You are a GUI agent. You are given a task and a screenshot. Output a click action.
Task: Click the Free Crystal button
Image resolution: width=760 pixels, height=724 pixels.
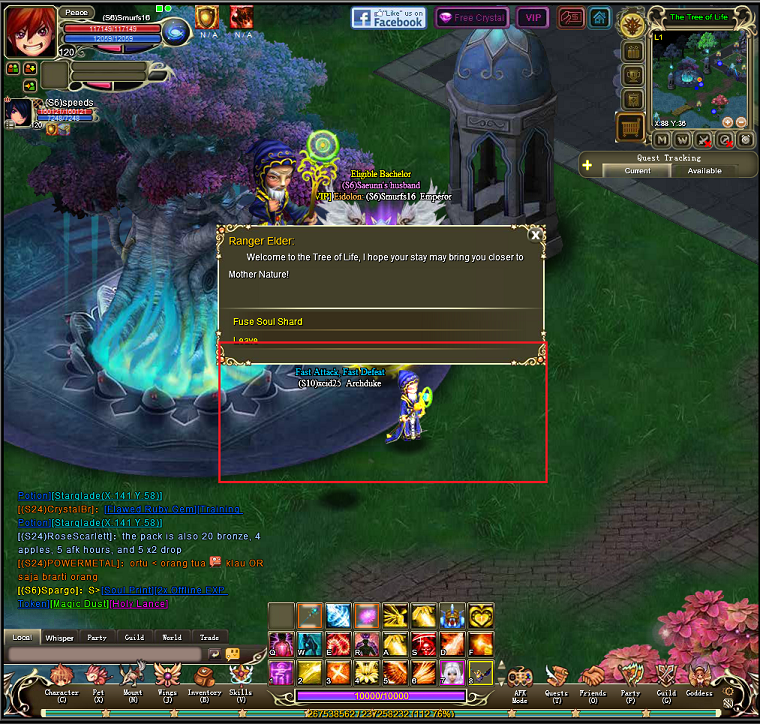point(472,18)
